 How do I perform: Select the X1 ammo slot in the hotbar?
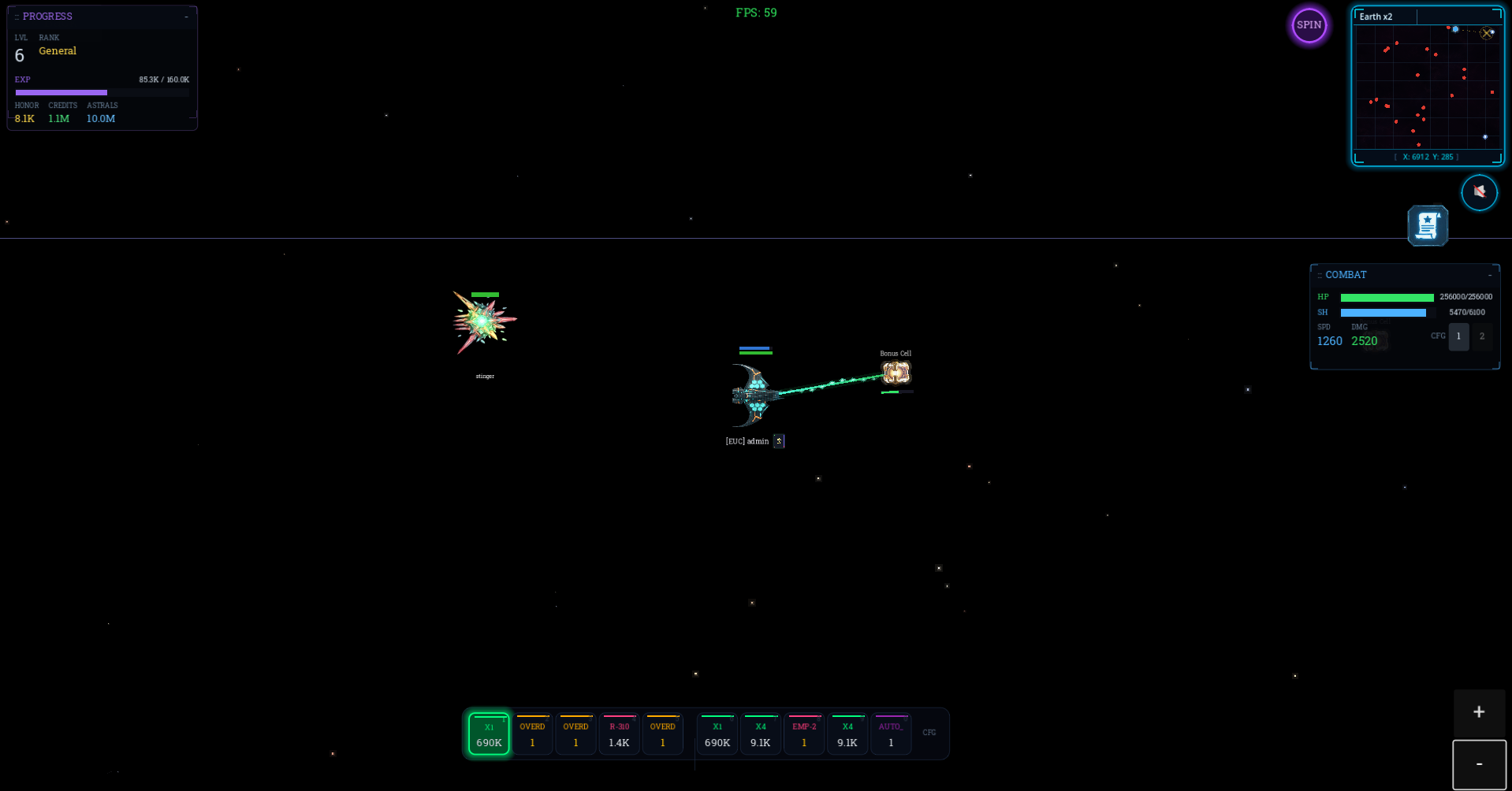[489, 733]
